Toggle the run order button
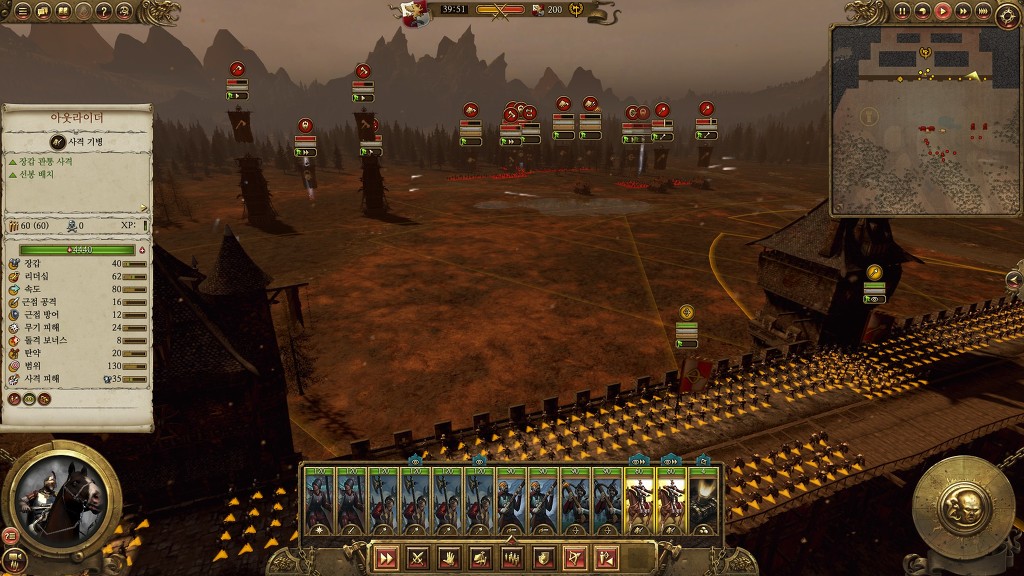This screenshot has width=1024, height=576. pos(386,558)
